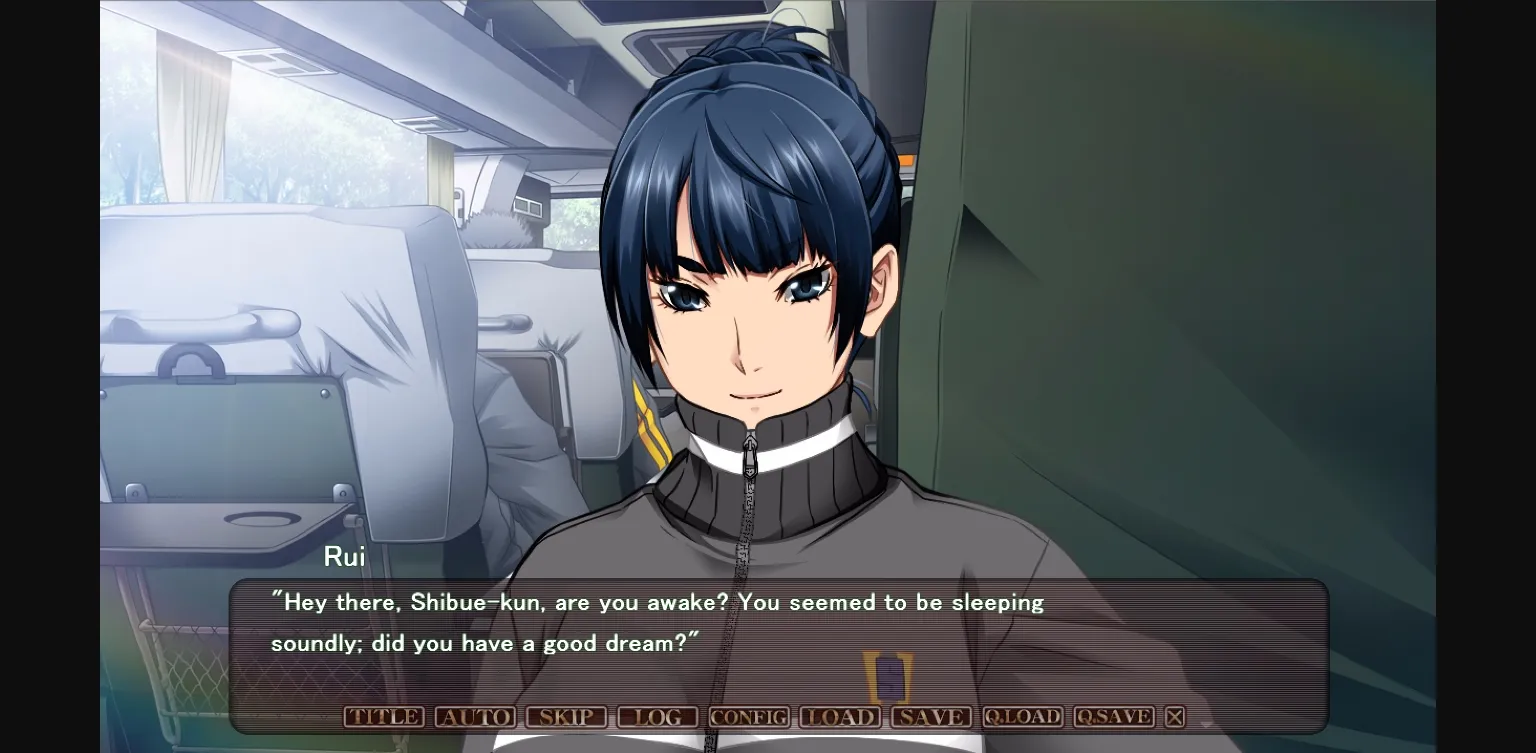View the message backlog via LOG

tap(657, 717)
